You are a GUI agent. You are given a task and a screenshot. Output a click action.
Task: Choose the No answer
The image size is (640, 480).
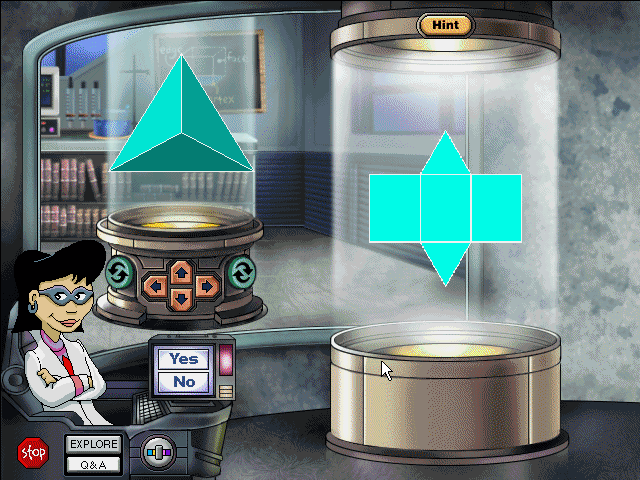tap(183, 381)
